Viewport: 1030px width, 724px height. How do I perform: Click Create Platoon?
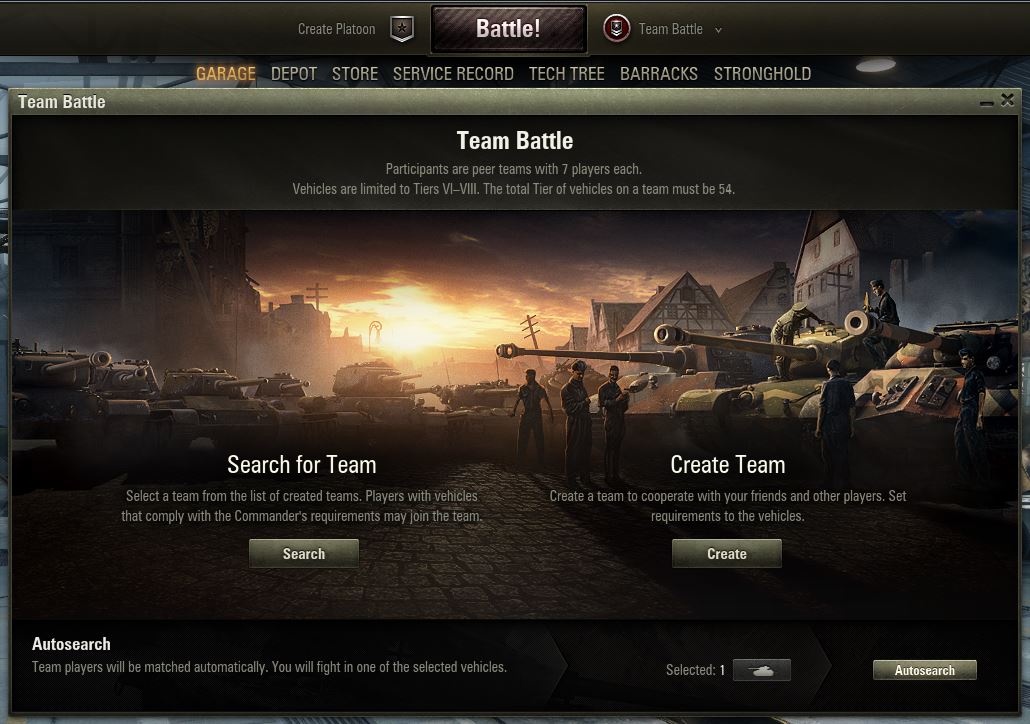(x=337, y=29)
